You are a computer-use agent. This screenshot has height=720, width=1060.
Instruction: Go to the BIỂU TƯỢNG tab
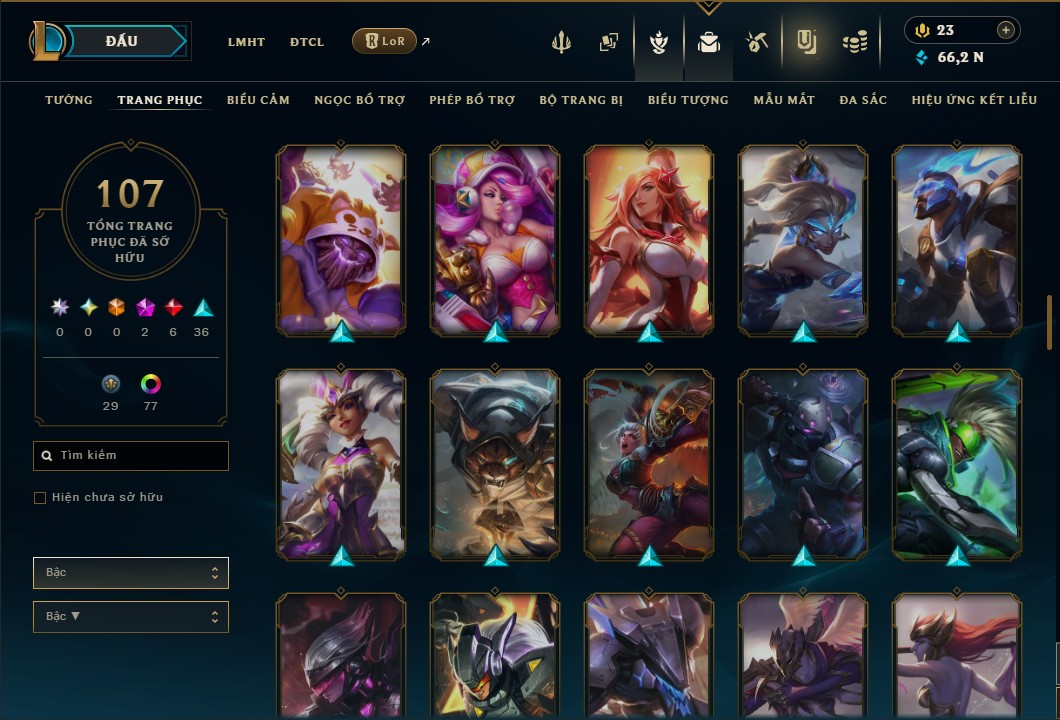click(688, 100)
